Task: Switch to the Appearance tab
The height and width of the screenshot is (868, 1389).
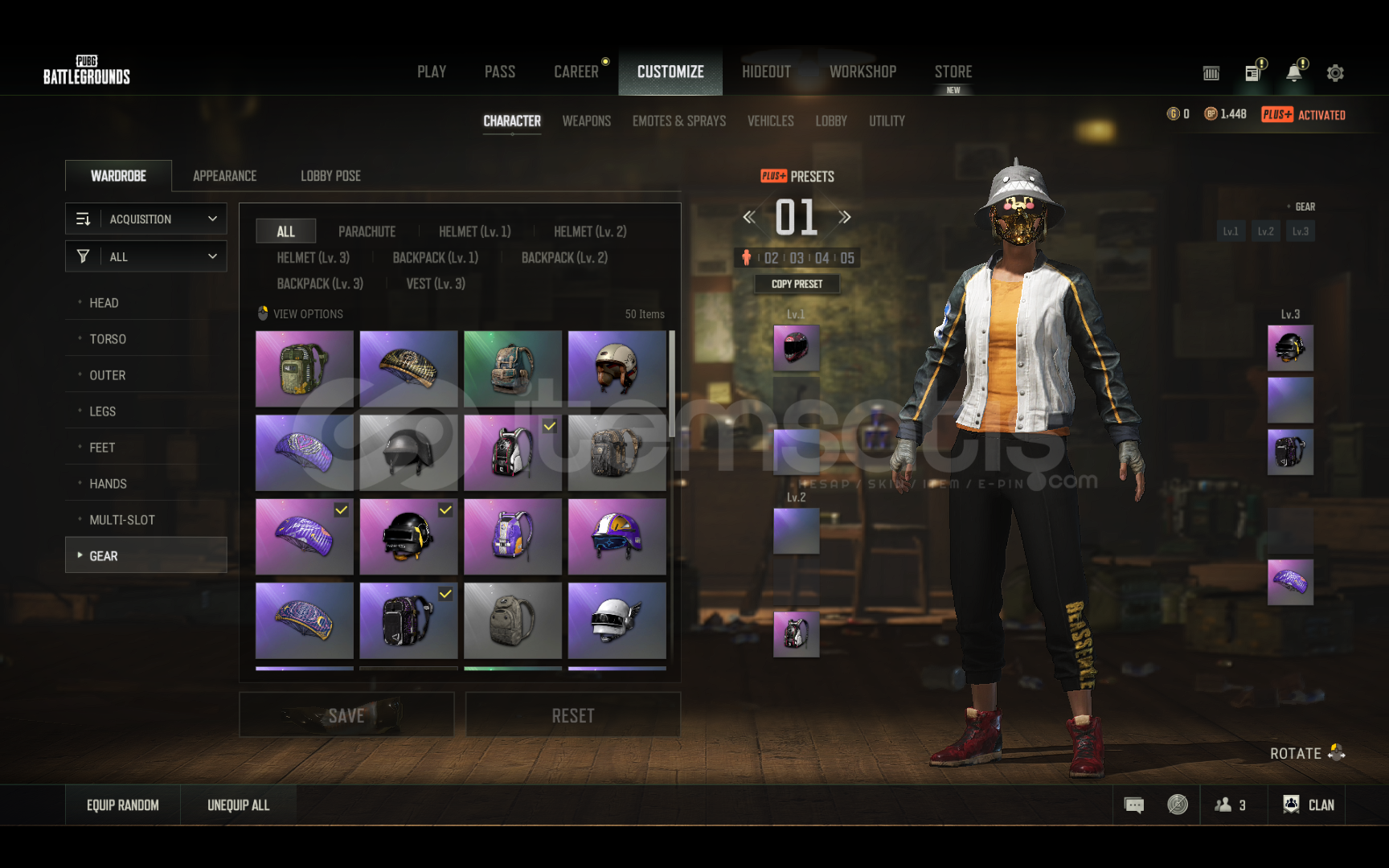Action: click(224, 176)
